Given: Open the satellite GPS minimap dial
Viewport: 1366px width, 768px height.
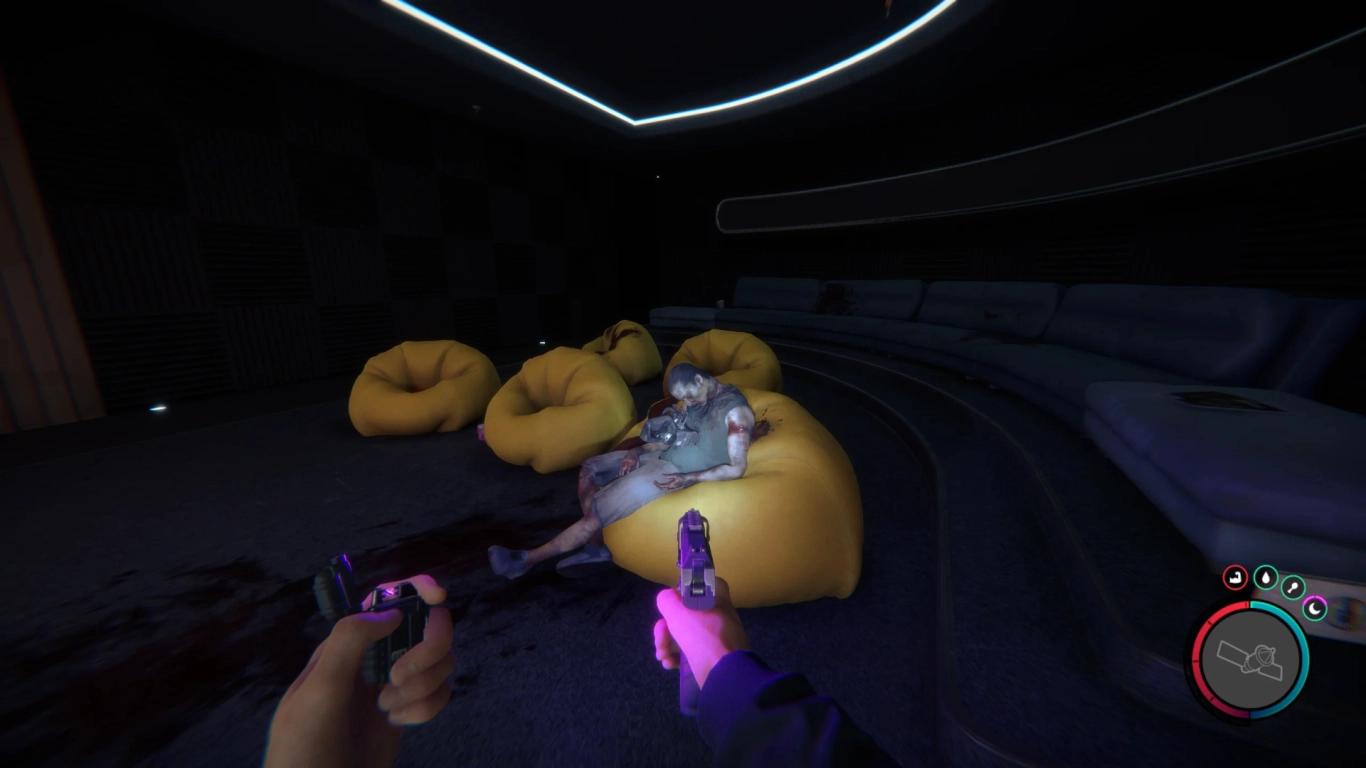Looking at the screenshot, I should click(x=1248, y=659).
